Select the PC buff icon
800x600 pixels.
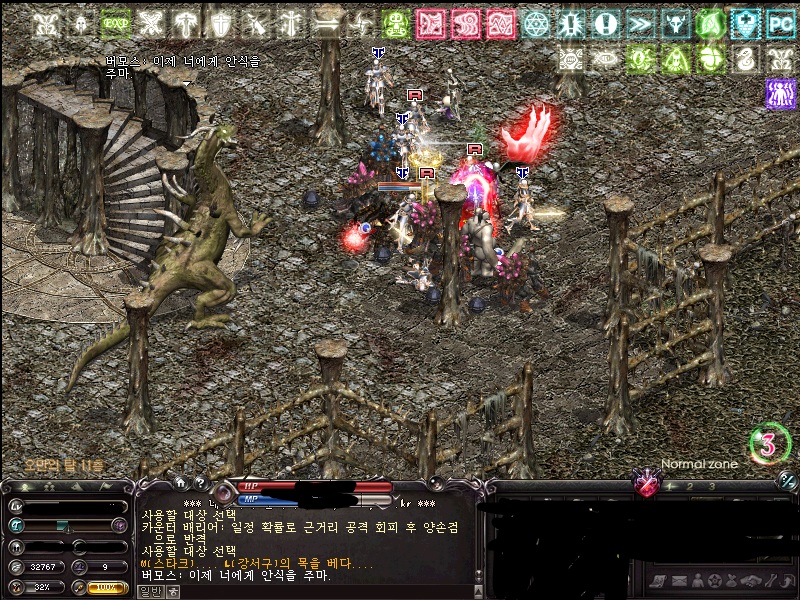pos(780,23)
